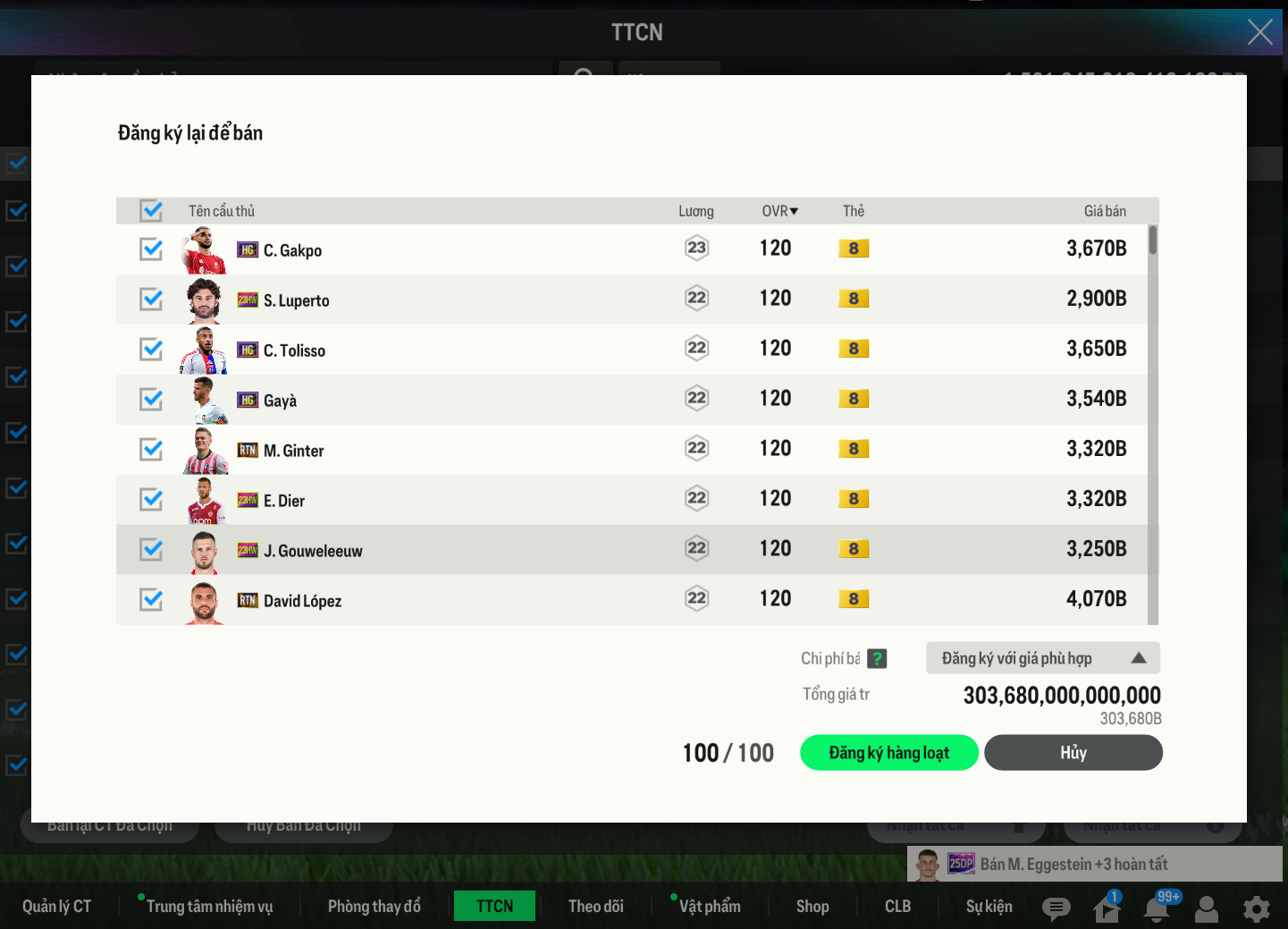Toggle M. Ginter's checkbox
This screenshot has width=1288, height=929.
pos(152,450)
